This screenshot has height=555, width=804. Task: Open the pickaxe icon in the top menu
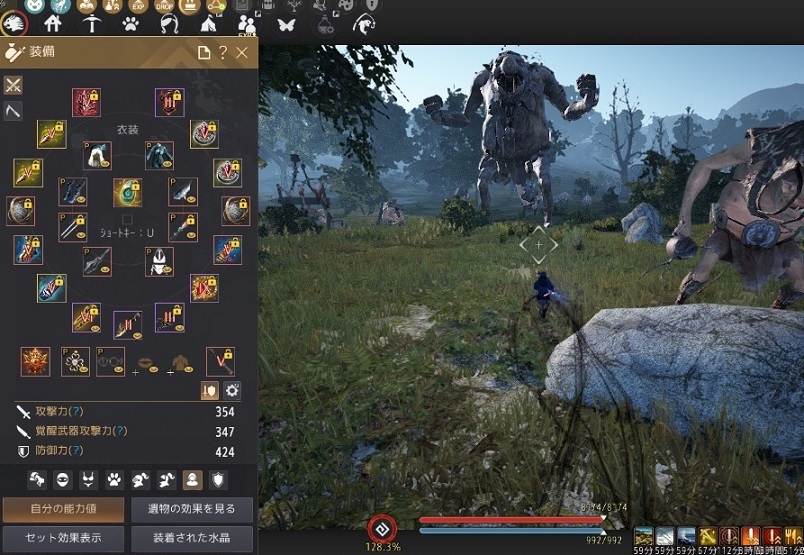[92, 23]
